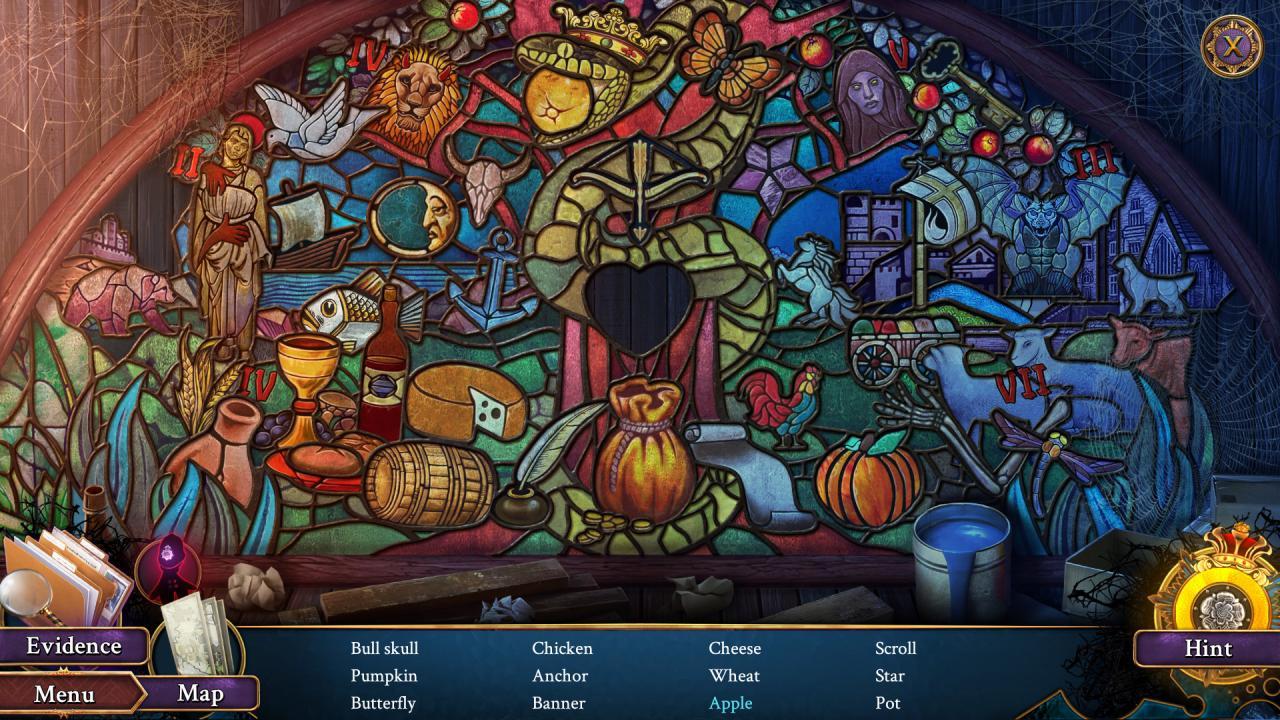
Task: Click the X ornament in the corner
Action: [x=1235, y=45]
